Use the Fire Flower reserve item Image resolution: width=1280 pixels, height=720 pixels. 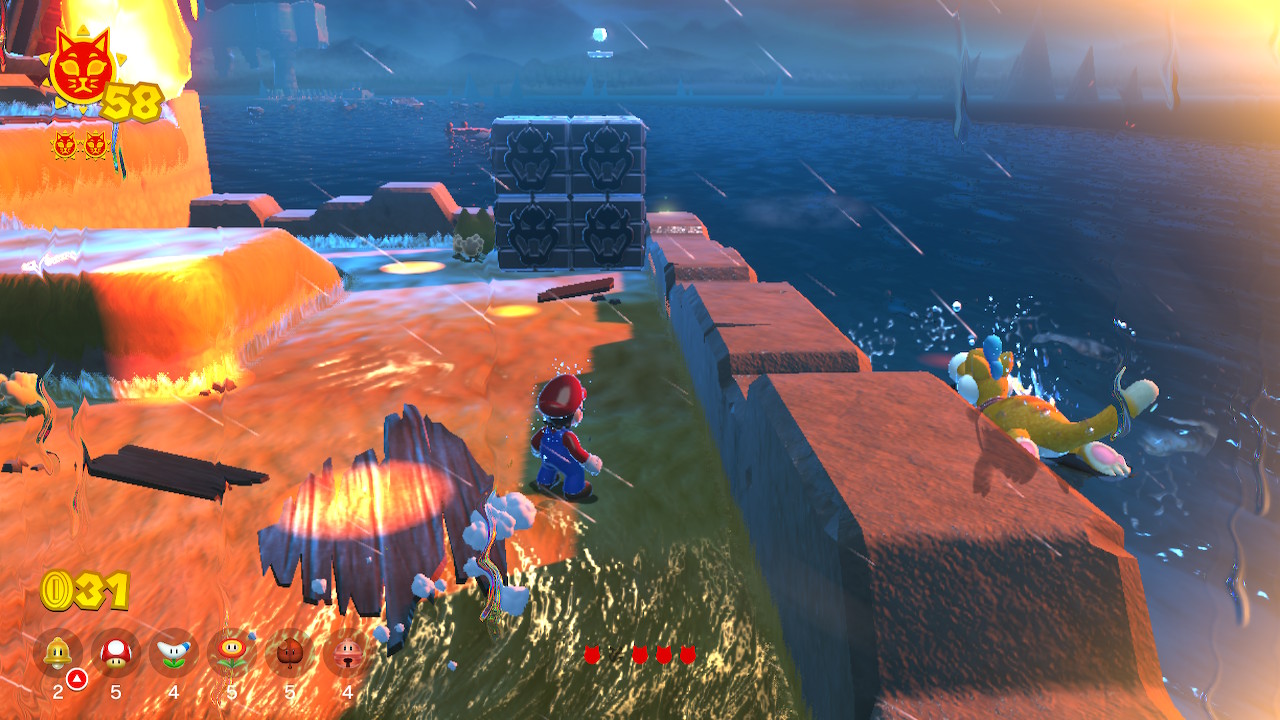(232, 653)
